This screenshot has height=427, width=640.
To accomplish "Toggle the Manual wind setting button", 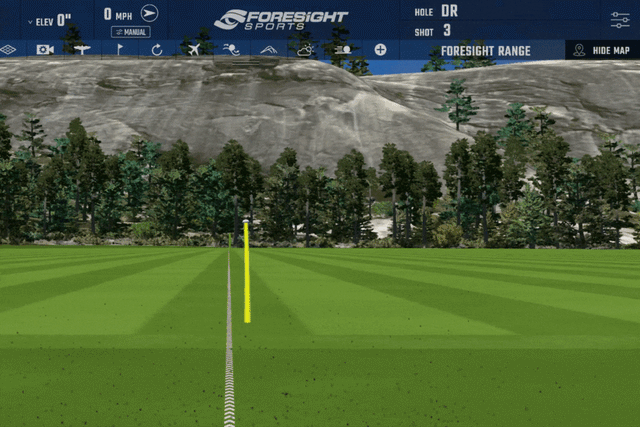I will point(130,32).
